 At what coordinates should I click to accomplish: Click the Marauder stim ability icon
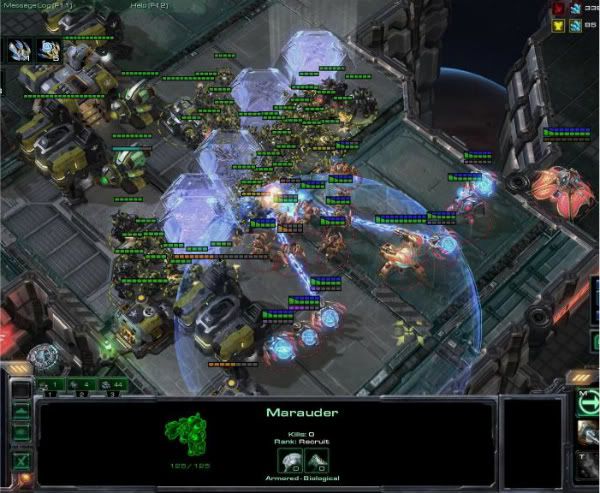pyautogui.click(x=588, y=462)
